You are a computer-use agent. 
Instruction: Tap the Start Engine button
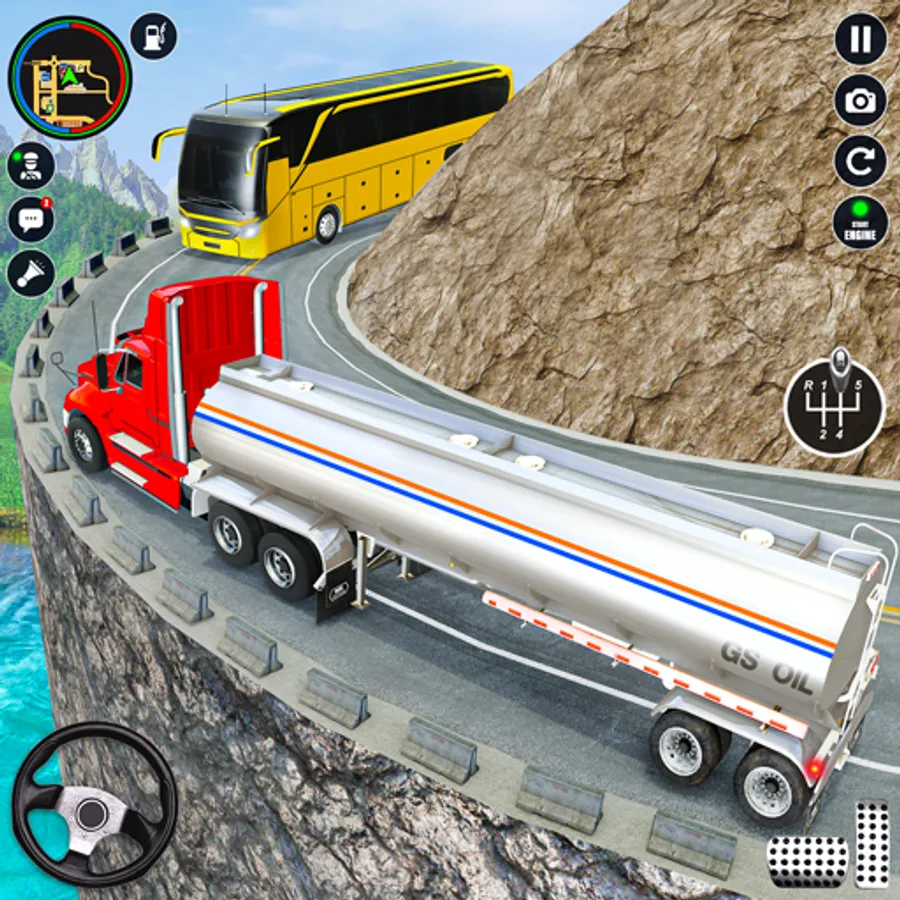(860, 222)
